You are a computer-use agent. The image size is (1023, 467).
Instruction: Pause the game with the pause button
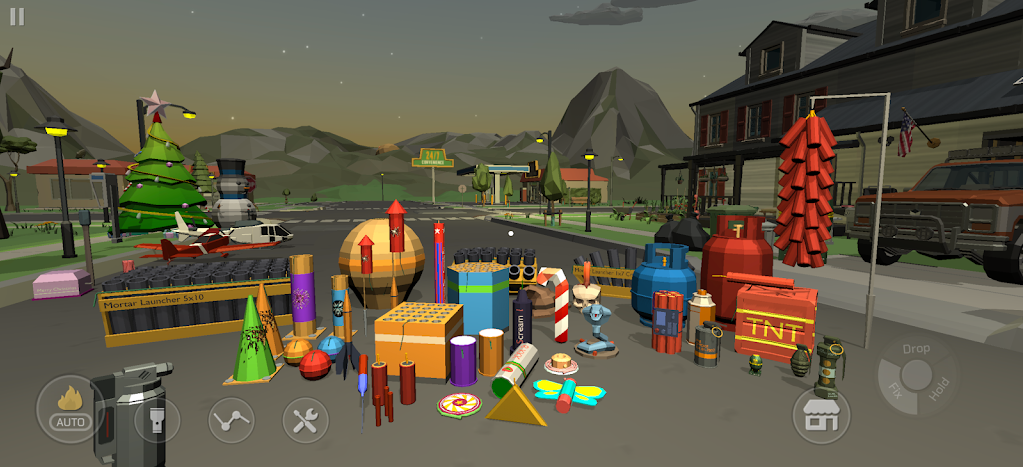pos(16,18)
